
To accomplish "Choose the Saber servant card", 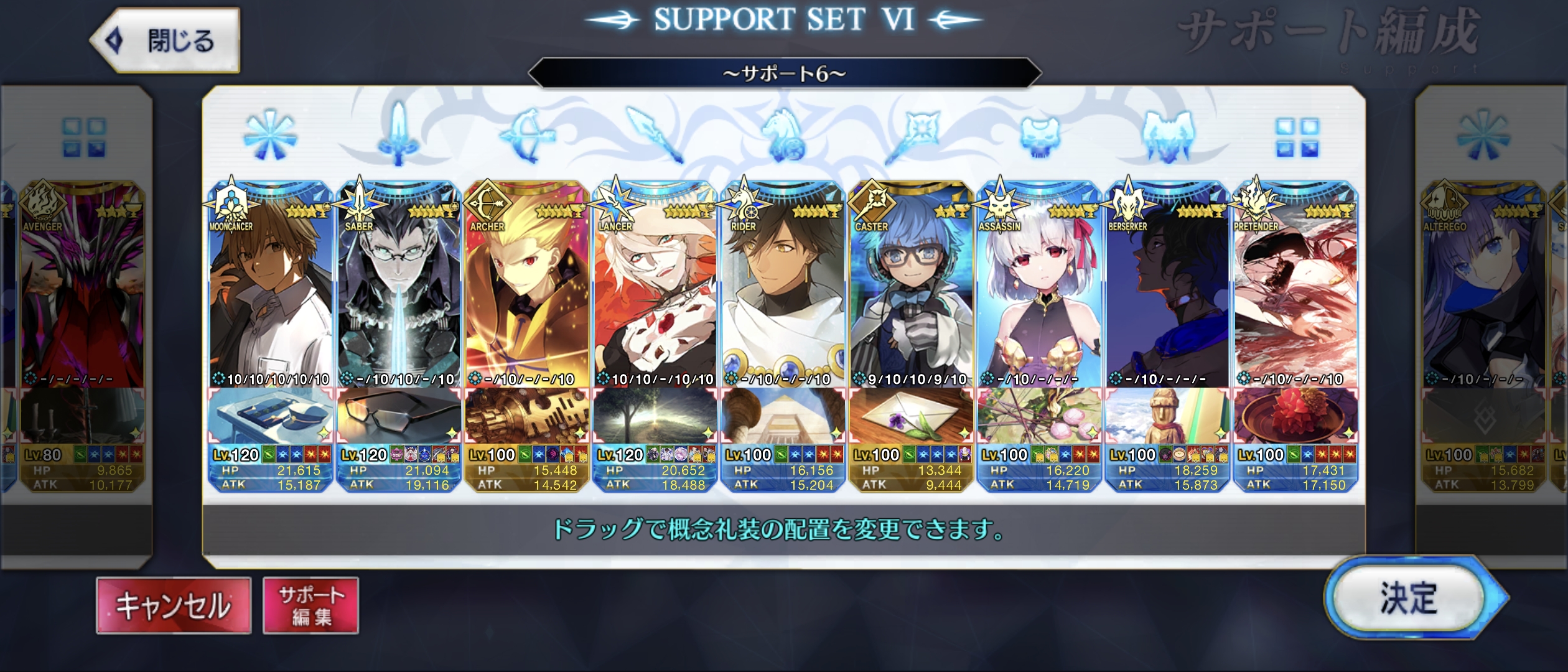I will (399, 286).
